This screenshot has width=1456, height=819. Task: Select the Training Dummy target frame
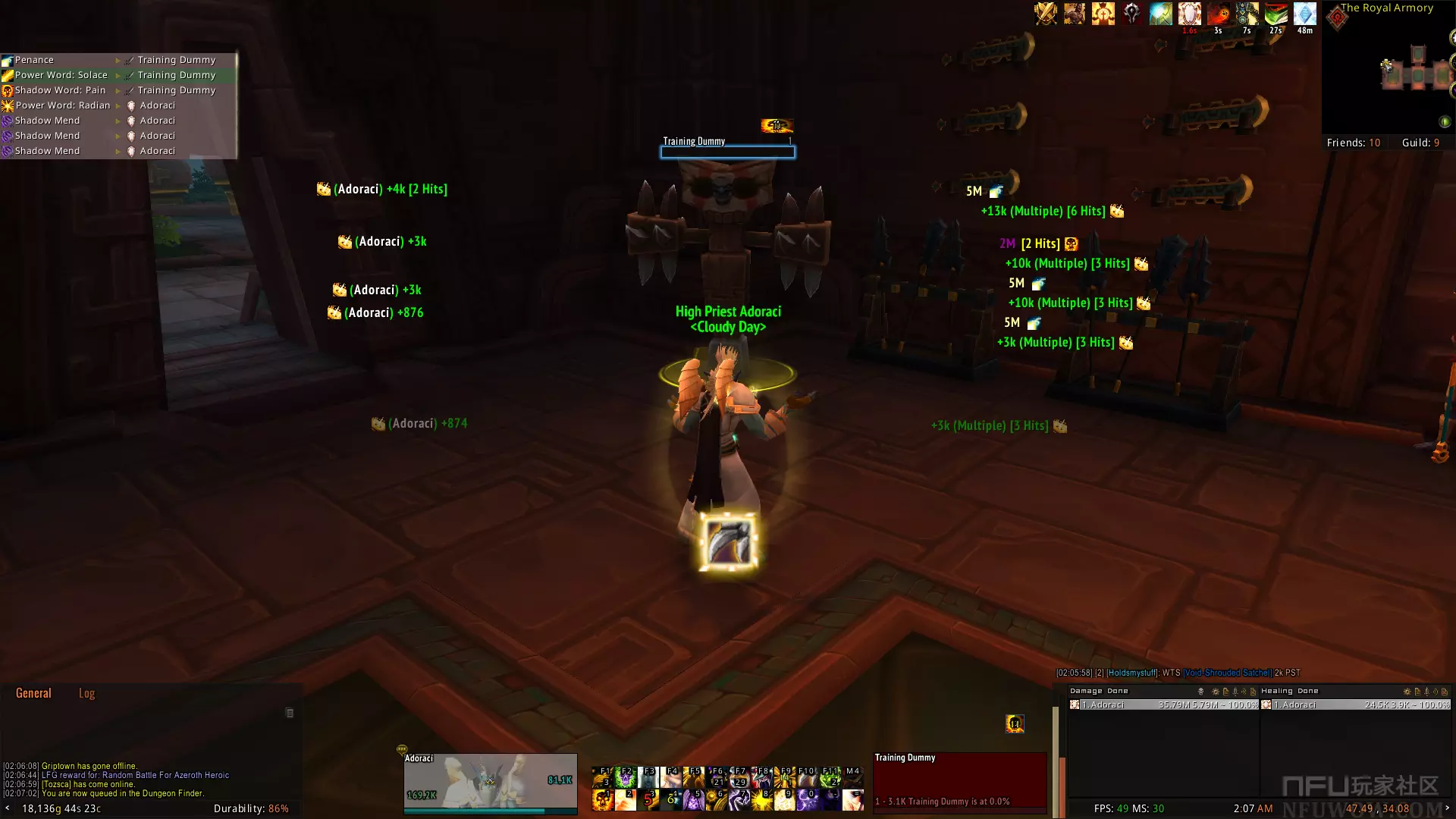[959, 783]
